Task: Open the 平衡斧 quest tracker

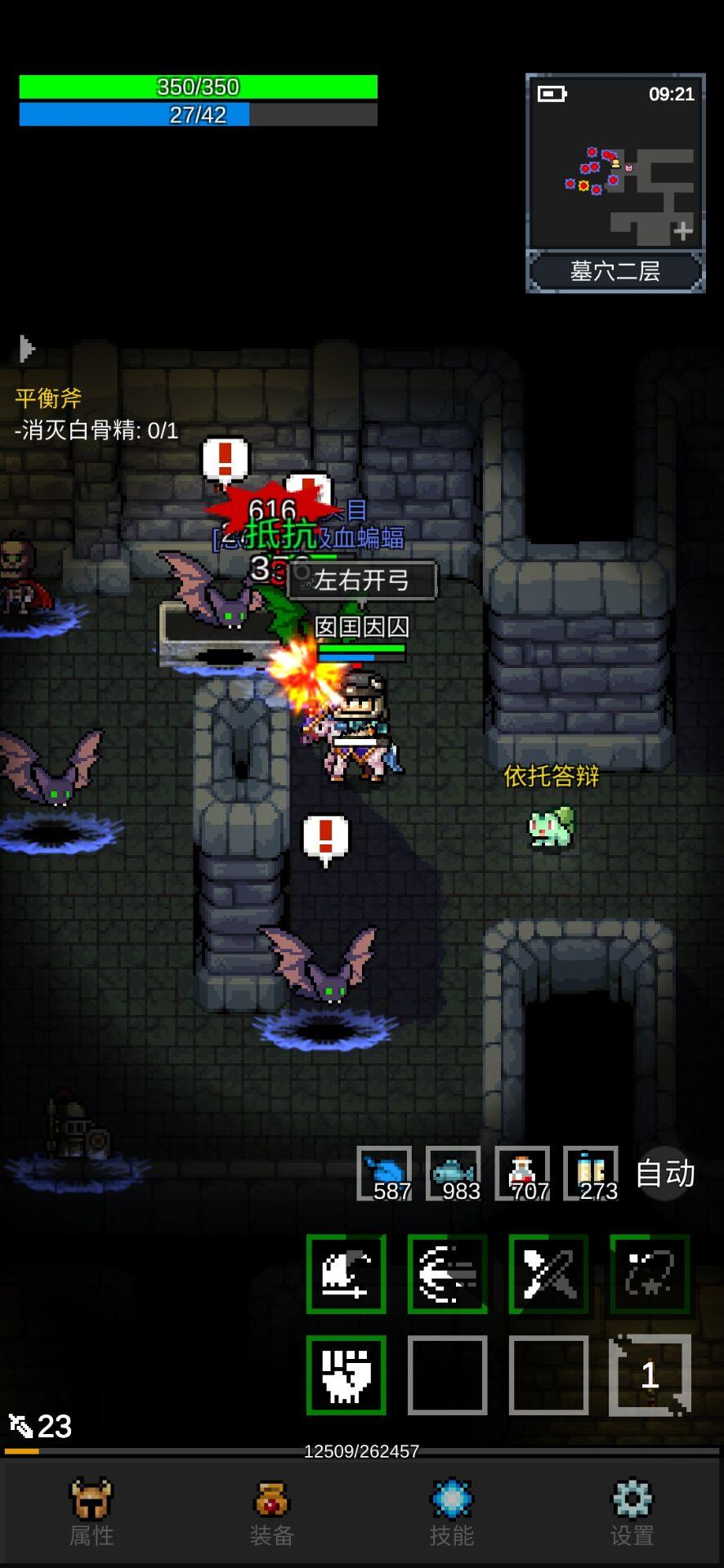Action: [x=49, y=399]
